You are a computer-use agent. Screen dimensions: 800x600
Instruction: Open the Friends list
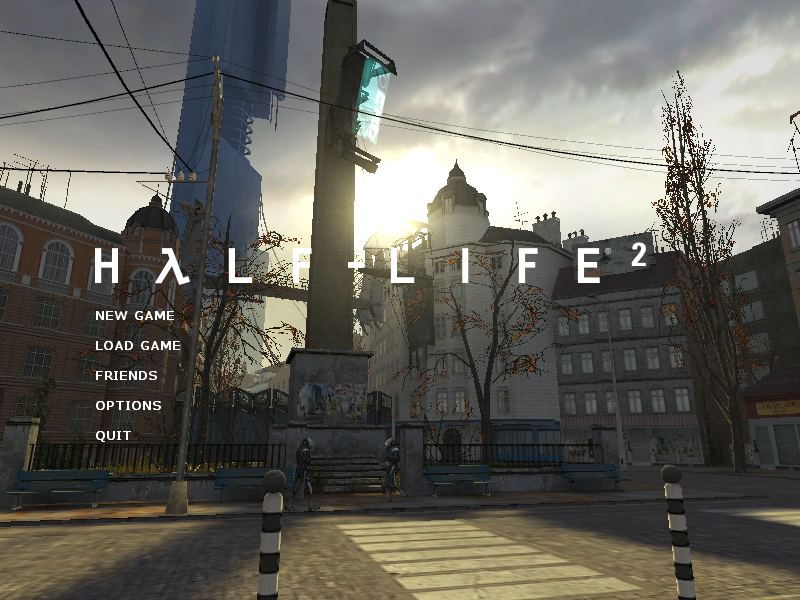click(126, 376)
